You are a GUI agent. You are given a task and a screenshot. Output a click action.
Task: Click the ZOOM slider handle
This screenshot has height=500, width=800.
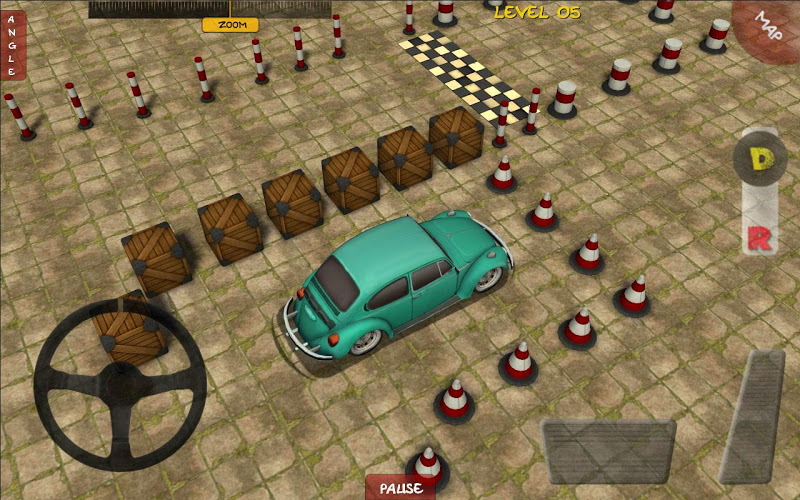coord(230,24)
